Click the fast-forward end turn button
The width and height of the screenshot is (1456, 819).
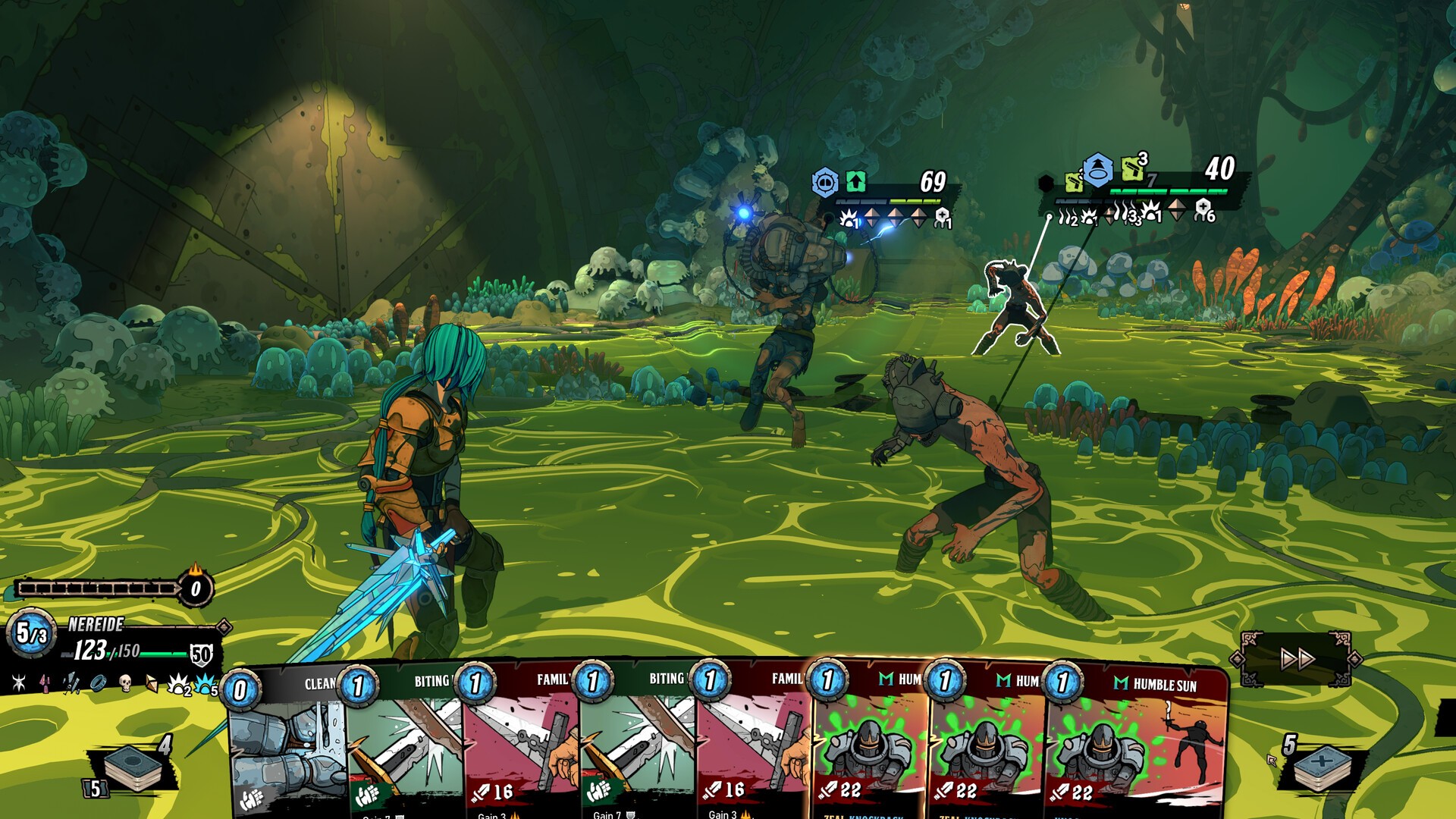[x=1297, y=658]
